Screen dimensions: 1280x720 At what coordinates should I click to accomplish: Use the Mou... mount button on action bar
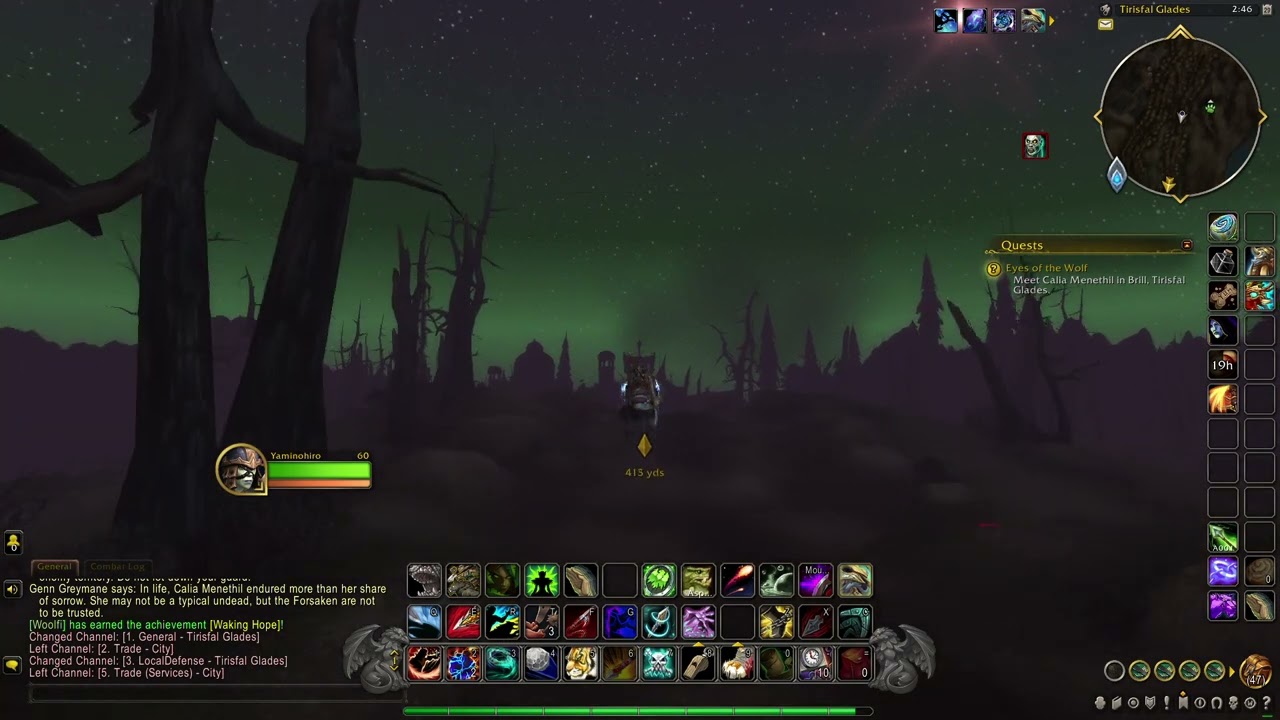(814, 580)
